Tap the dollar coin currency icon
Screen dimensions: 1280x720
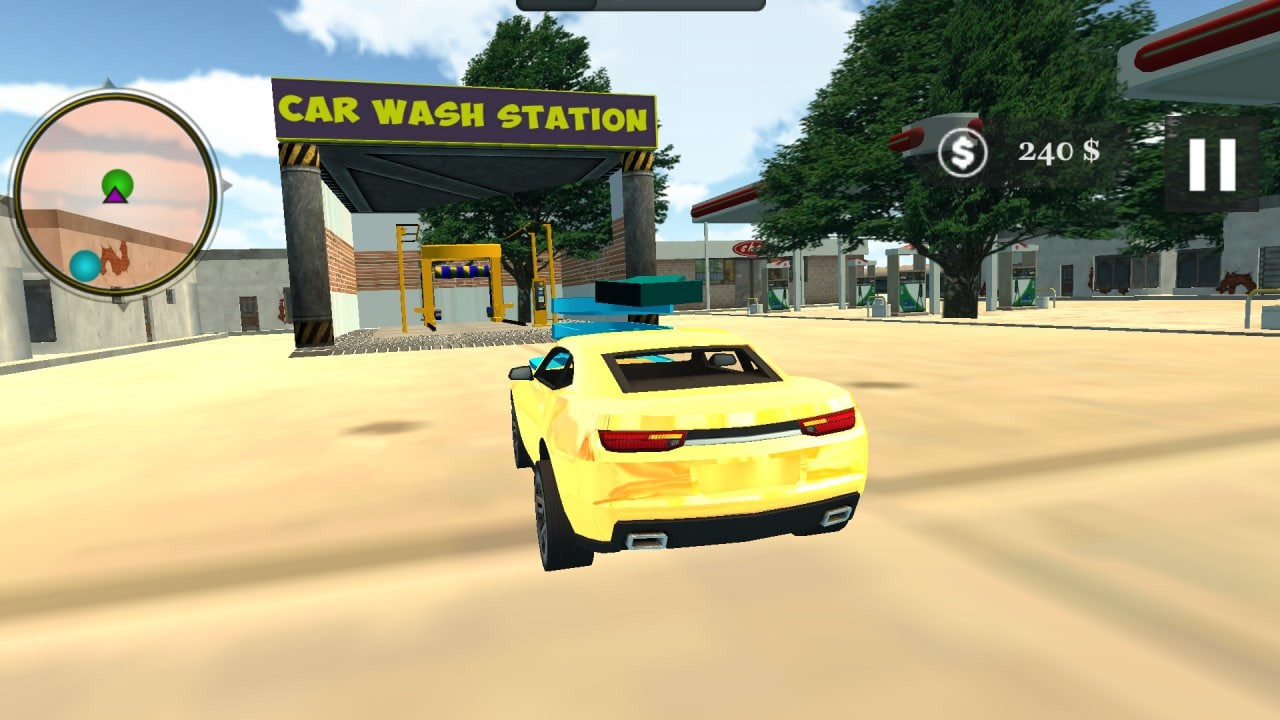[x=963, y=151]
